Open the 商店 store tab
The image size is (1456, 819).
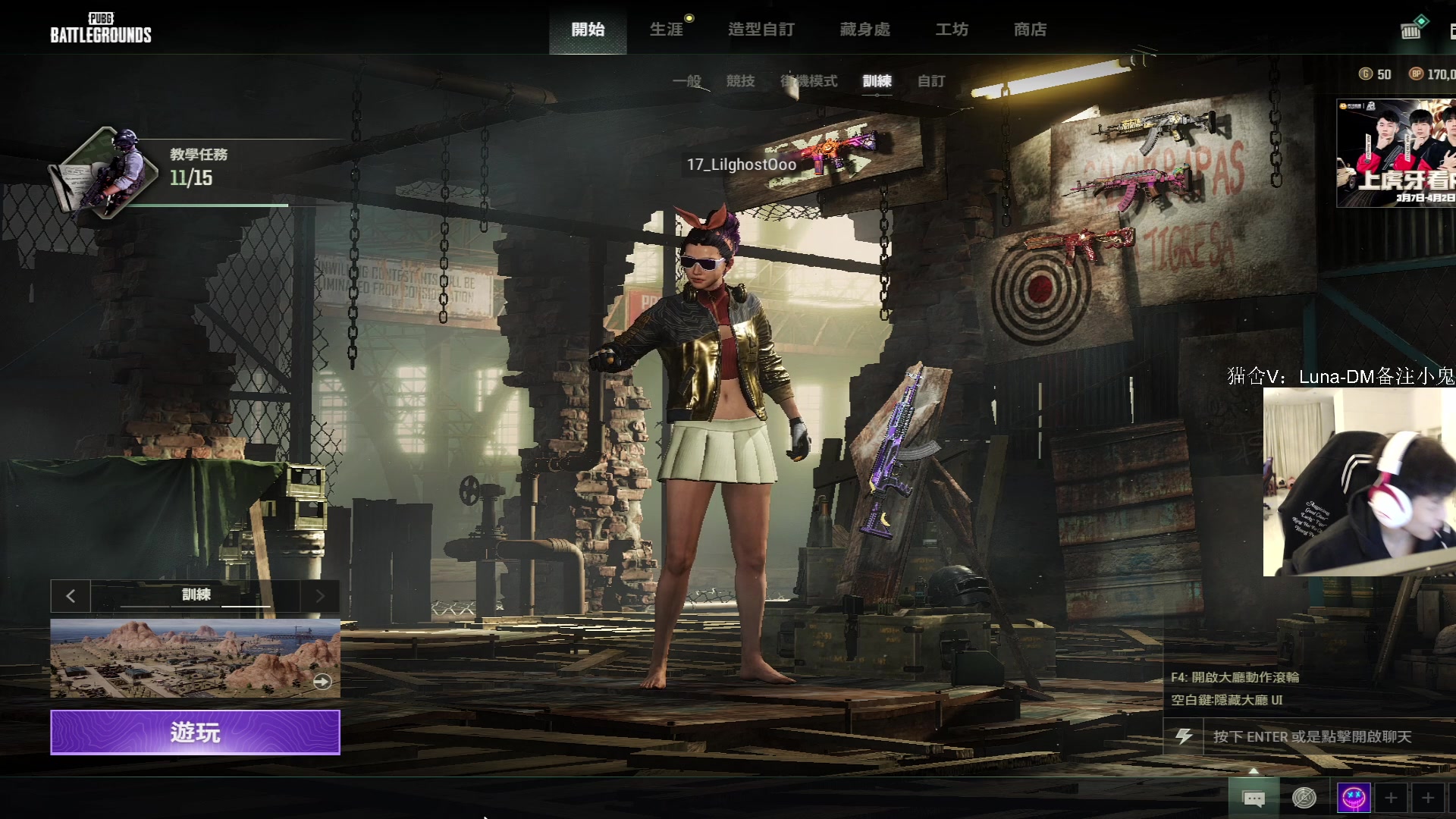point(1030,30)
